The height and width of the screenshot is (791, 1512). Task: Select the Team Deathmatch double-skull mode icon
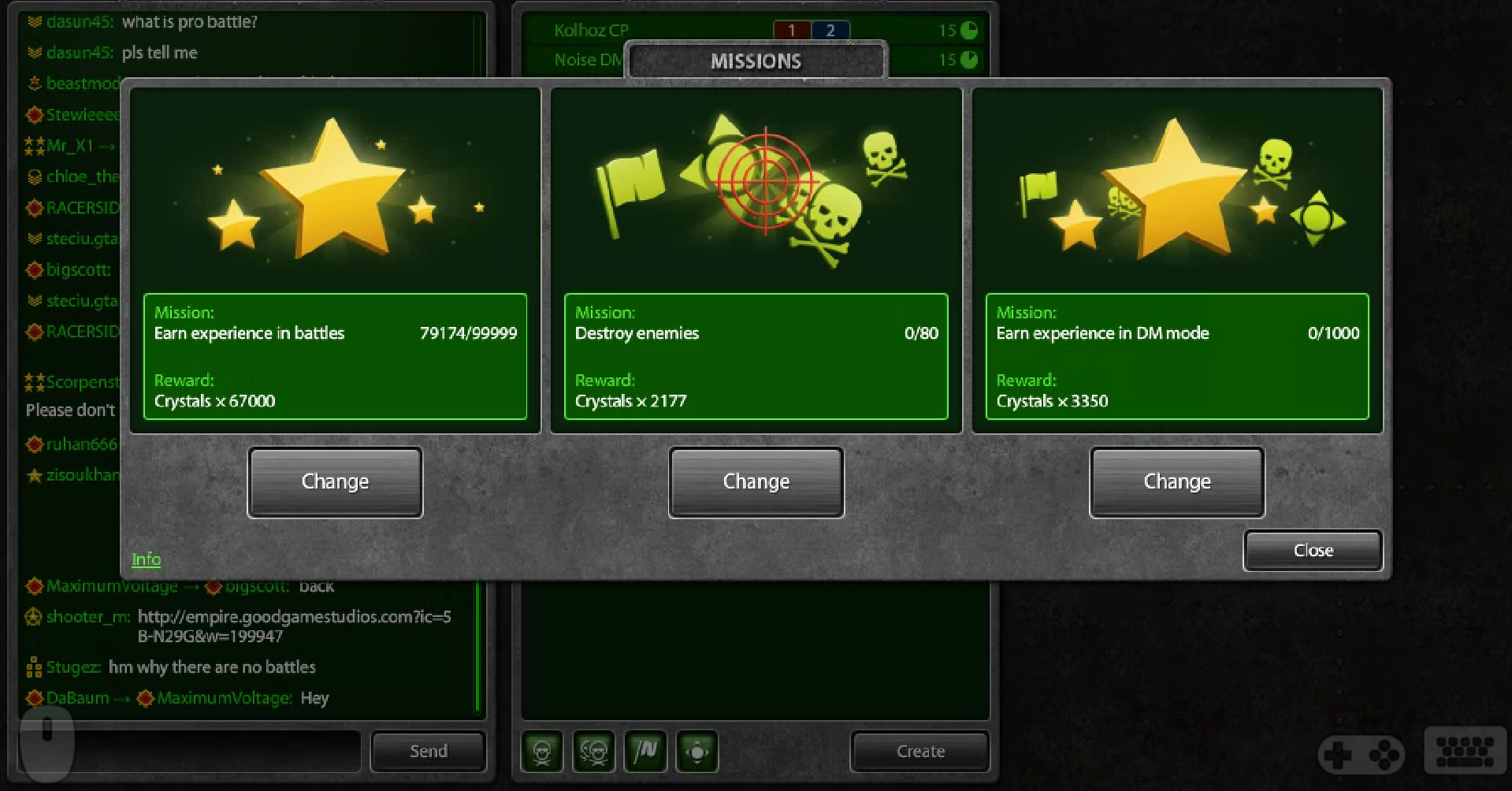coord(595,752)
